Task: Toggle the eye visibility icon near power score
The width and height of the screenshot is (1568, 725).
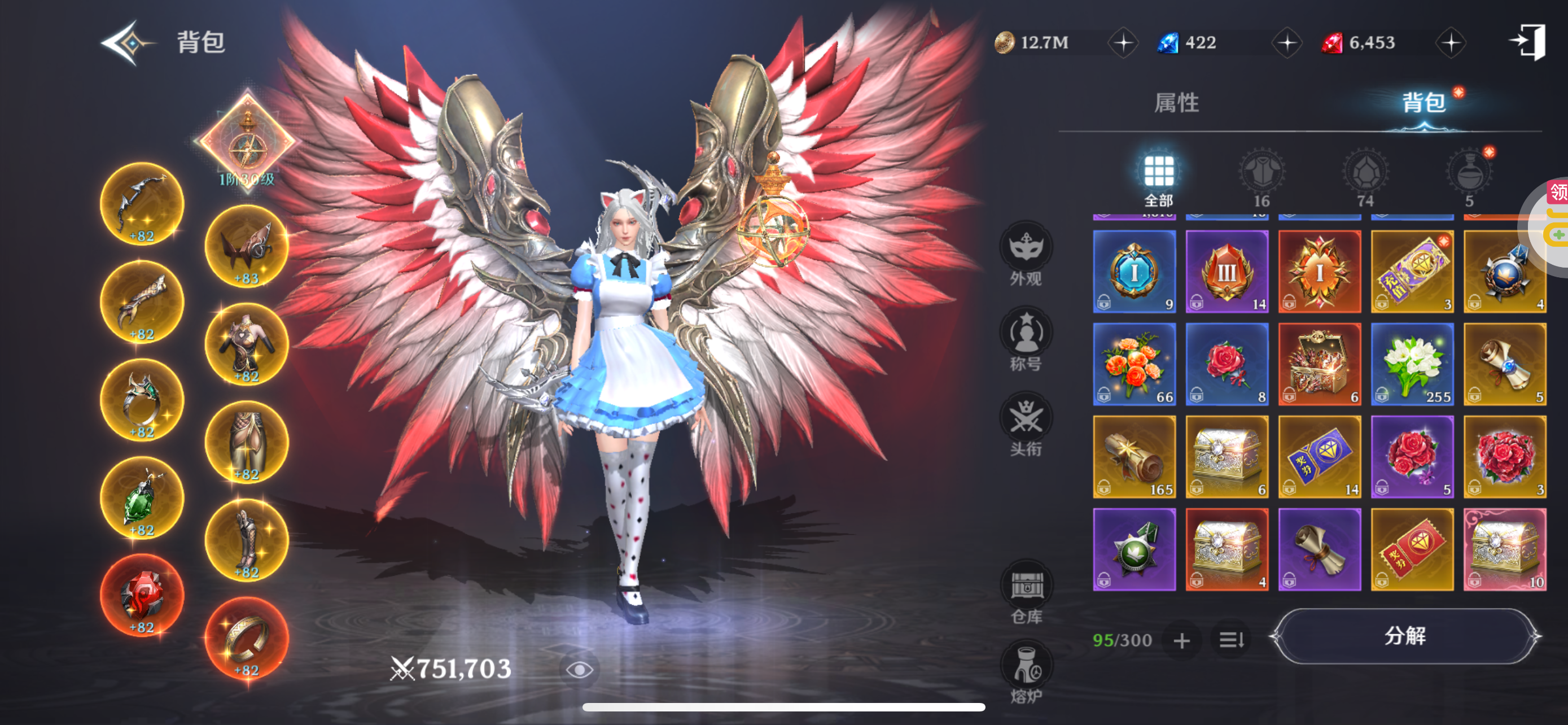Action: 579,670
